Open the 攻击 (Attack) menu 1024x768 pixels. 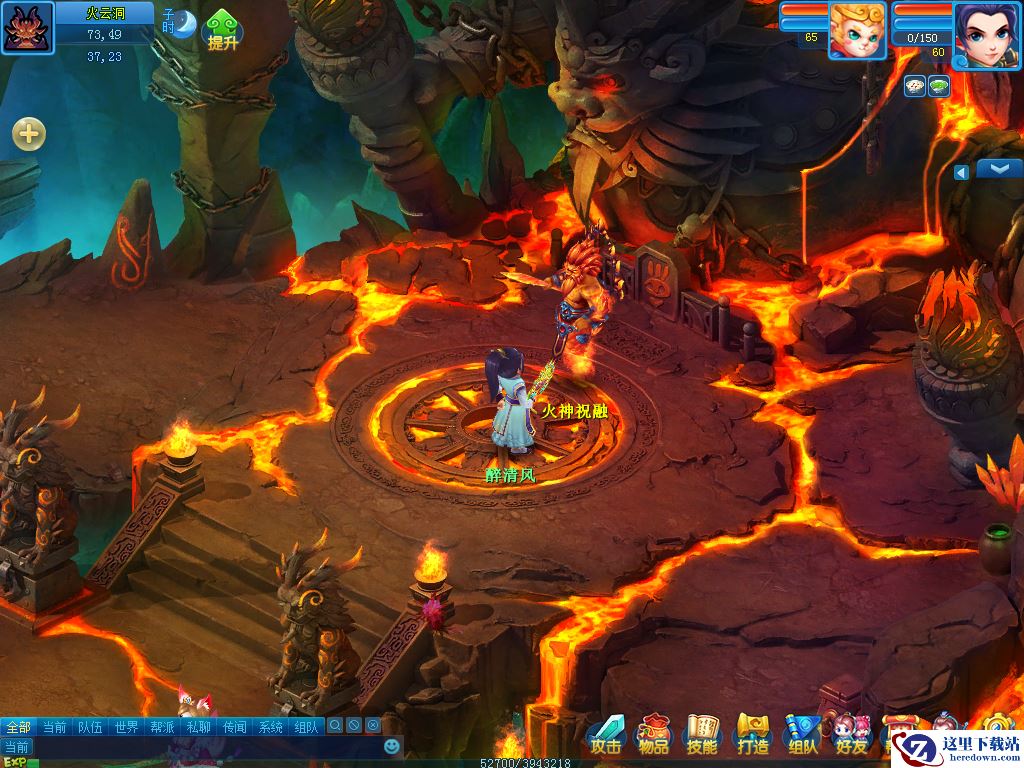pyautogui.click(x=605, y=734)
